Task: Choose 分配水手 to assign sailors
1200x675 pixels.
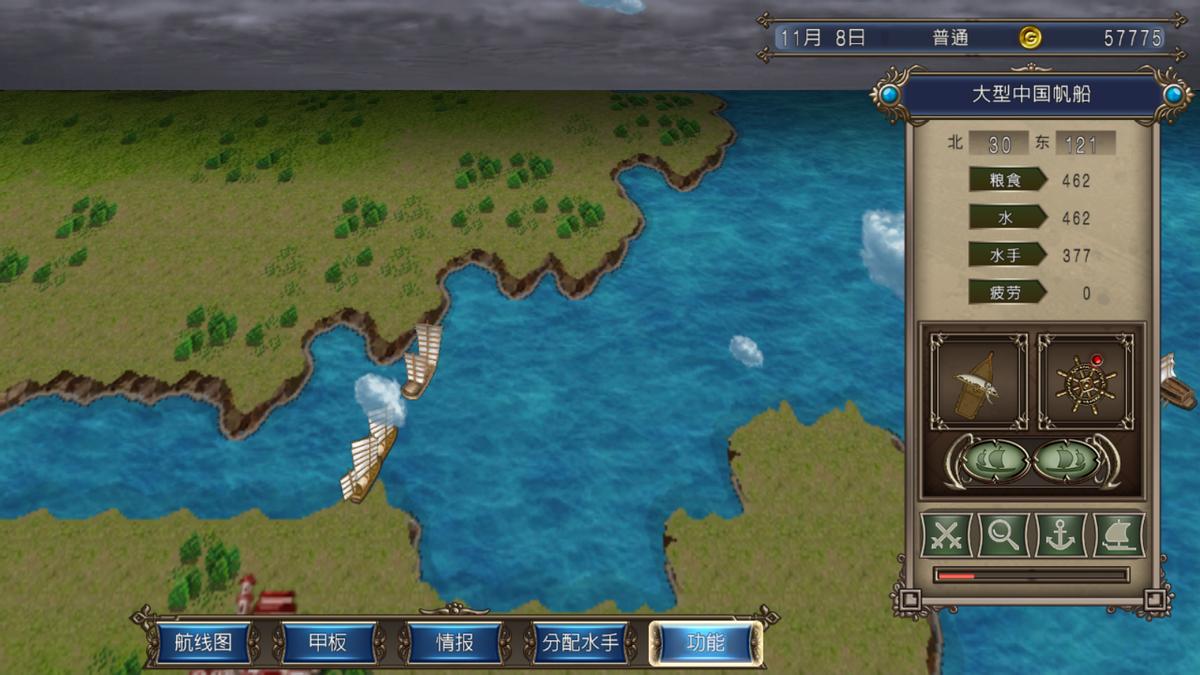Action: tap(580, 643)
